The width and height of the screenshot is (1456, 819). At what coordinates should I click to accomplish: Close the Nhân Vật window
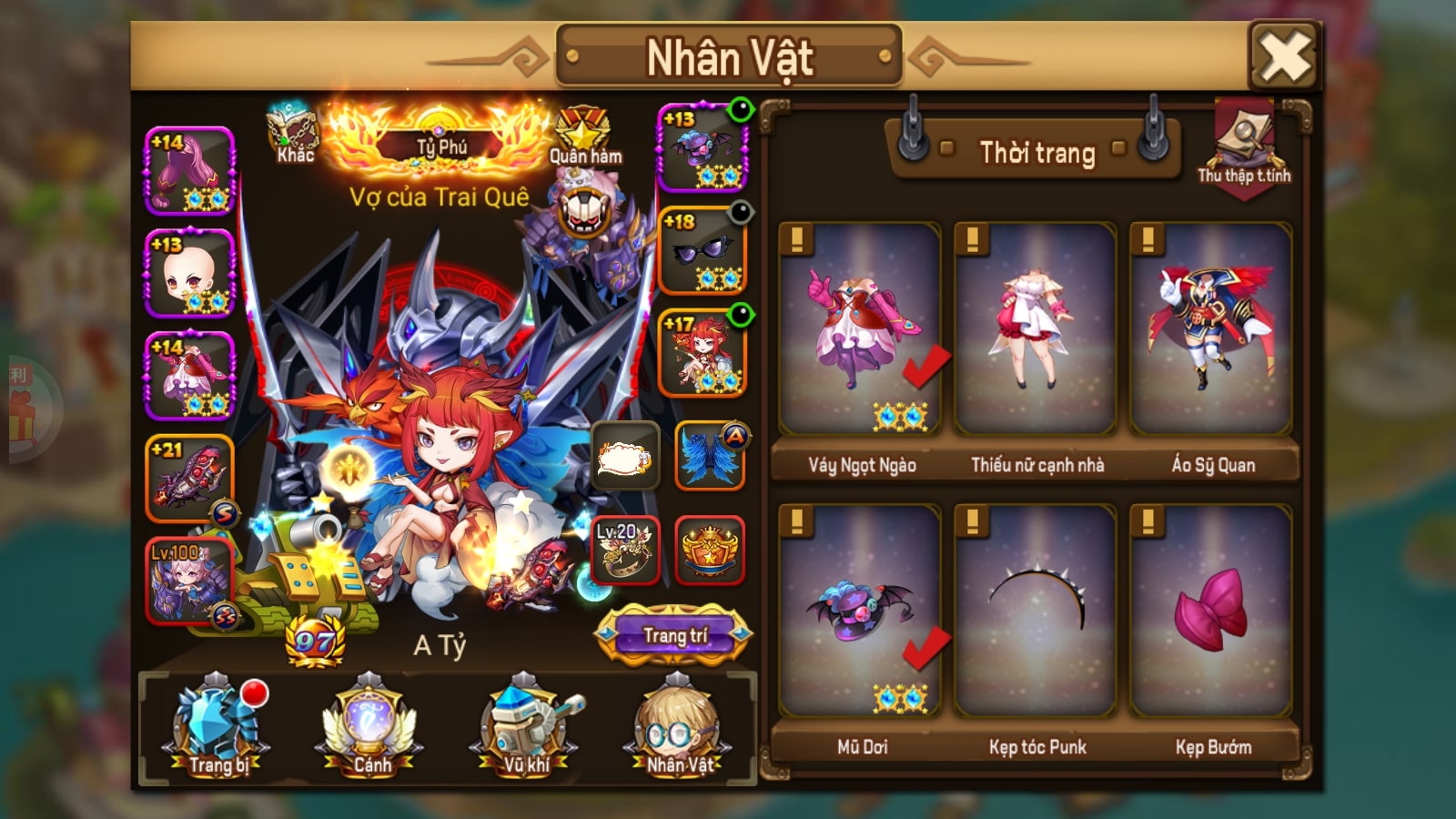[x=1284, y=56]
